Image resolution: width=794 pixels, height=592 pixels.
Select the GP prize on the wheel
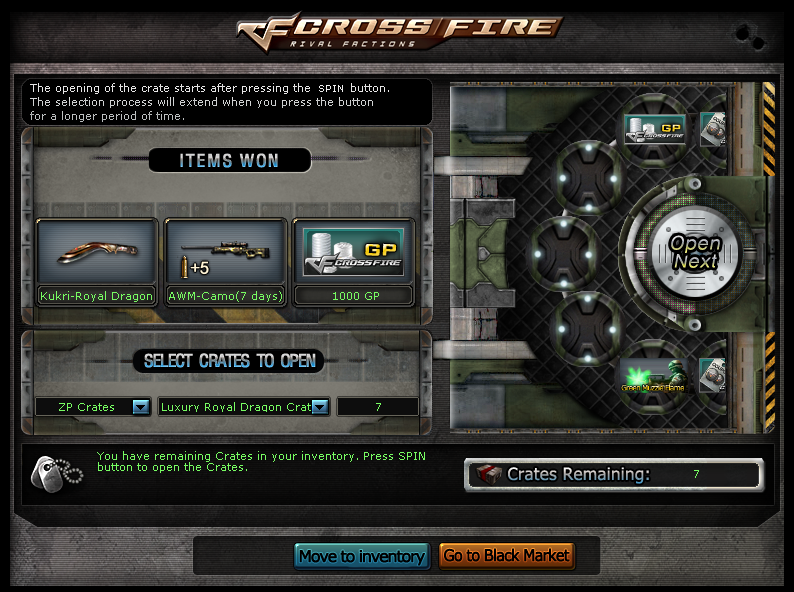(654, 129)
